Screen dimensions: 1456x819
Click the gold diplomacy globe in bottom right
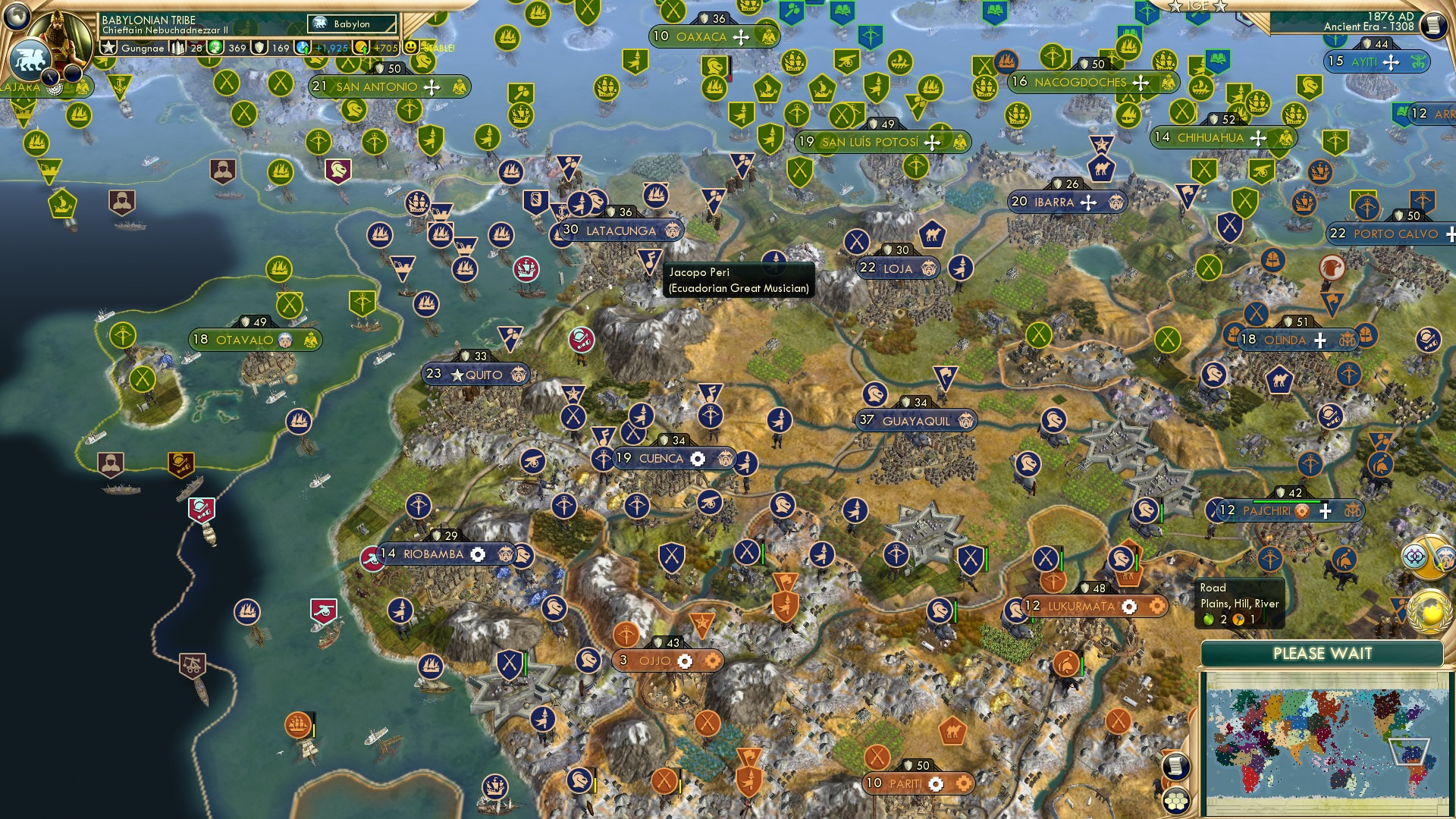coord(1429,610)
